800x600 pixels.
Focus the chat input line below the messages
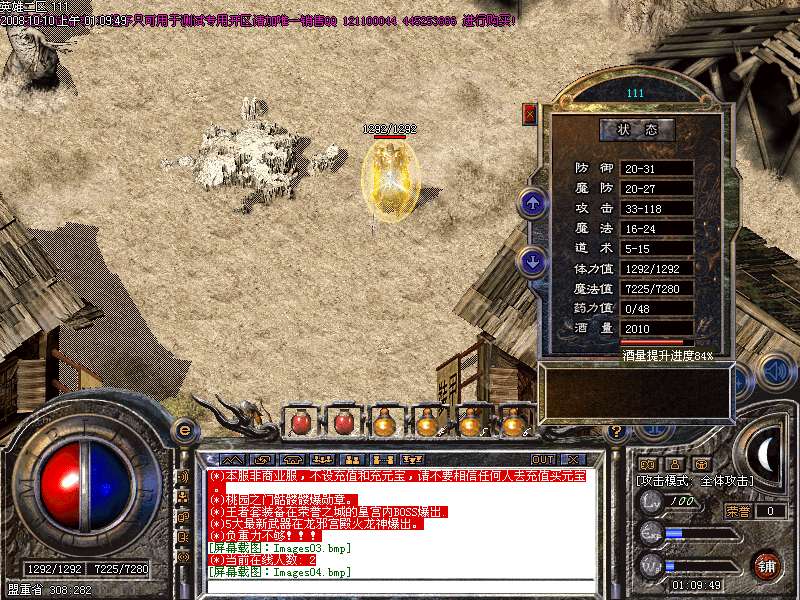[x=400, y=587]
